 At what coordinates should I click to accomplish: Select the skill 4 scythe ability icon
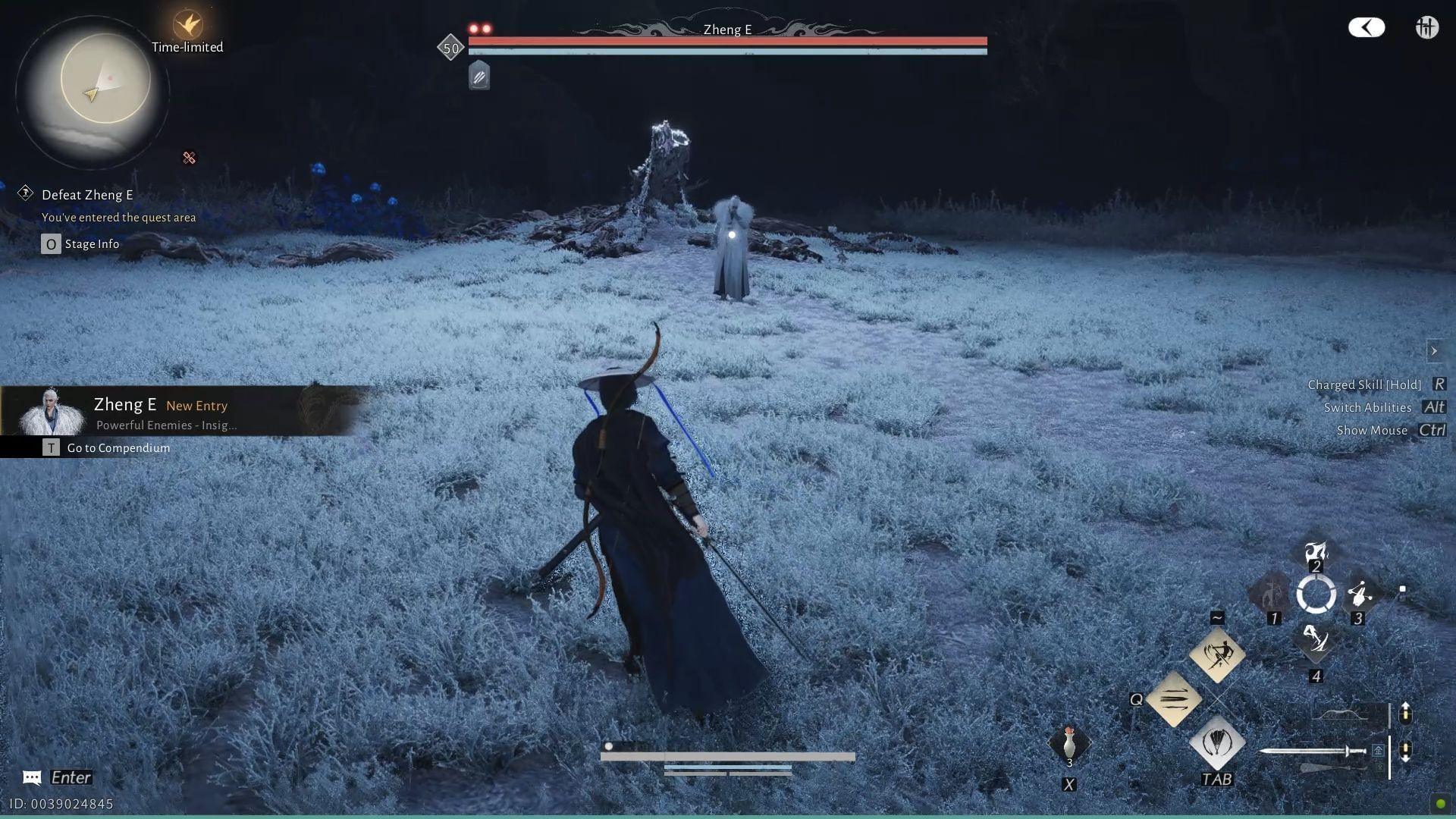(1314, 643)
